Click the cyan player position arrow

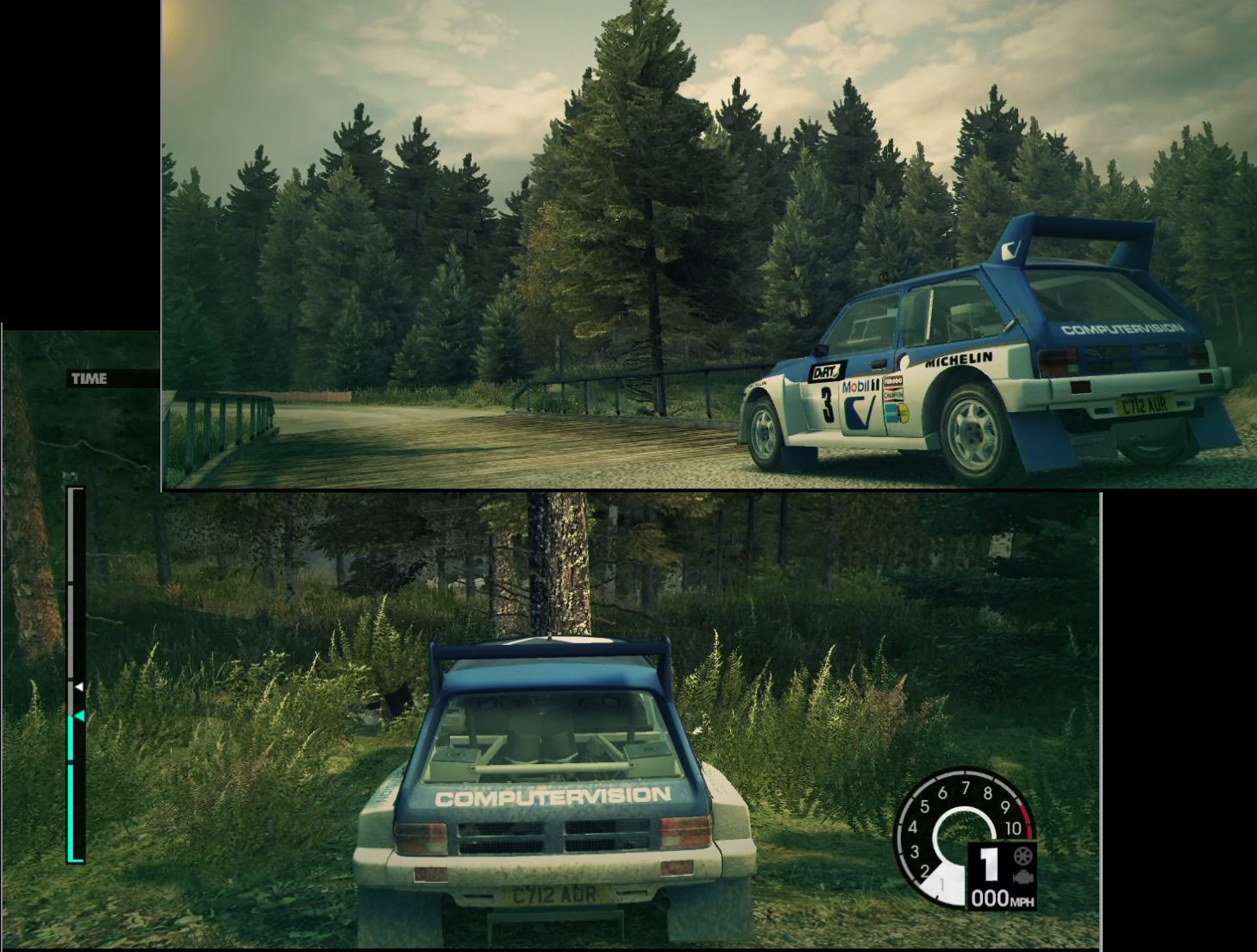pyautogui.click(x=80, y=716)
